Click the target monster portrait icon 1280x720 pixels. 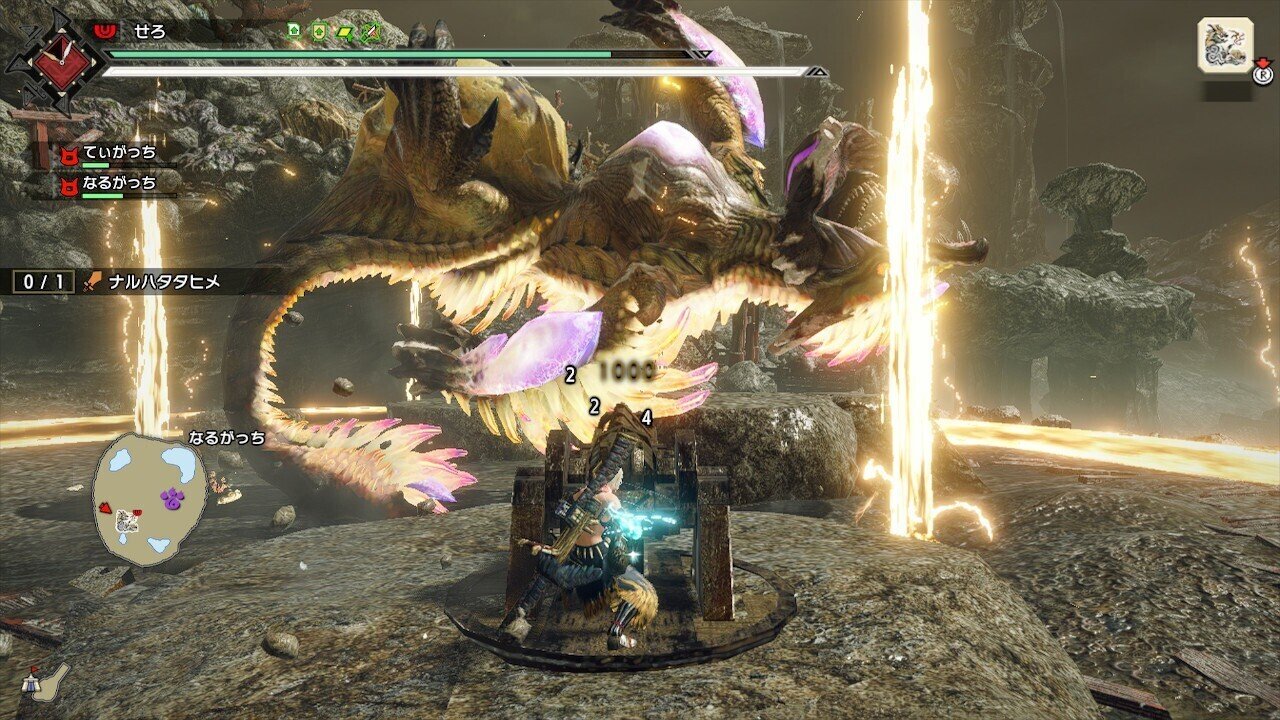[x=1225, y=45]
